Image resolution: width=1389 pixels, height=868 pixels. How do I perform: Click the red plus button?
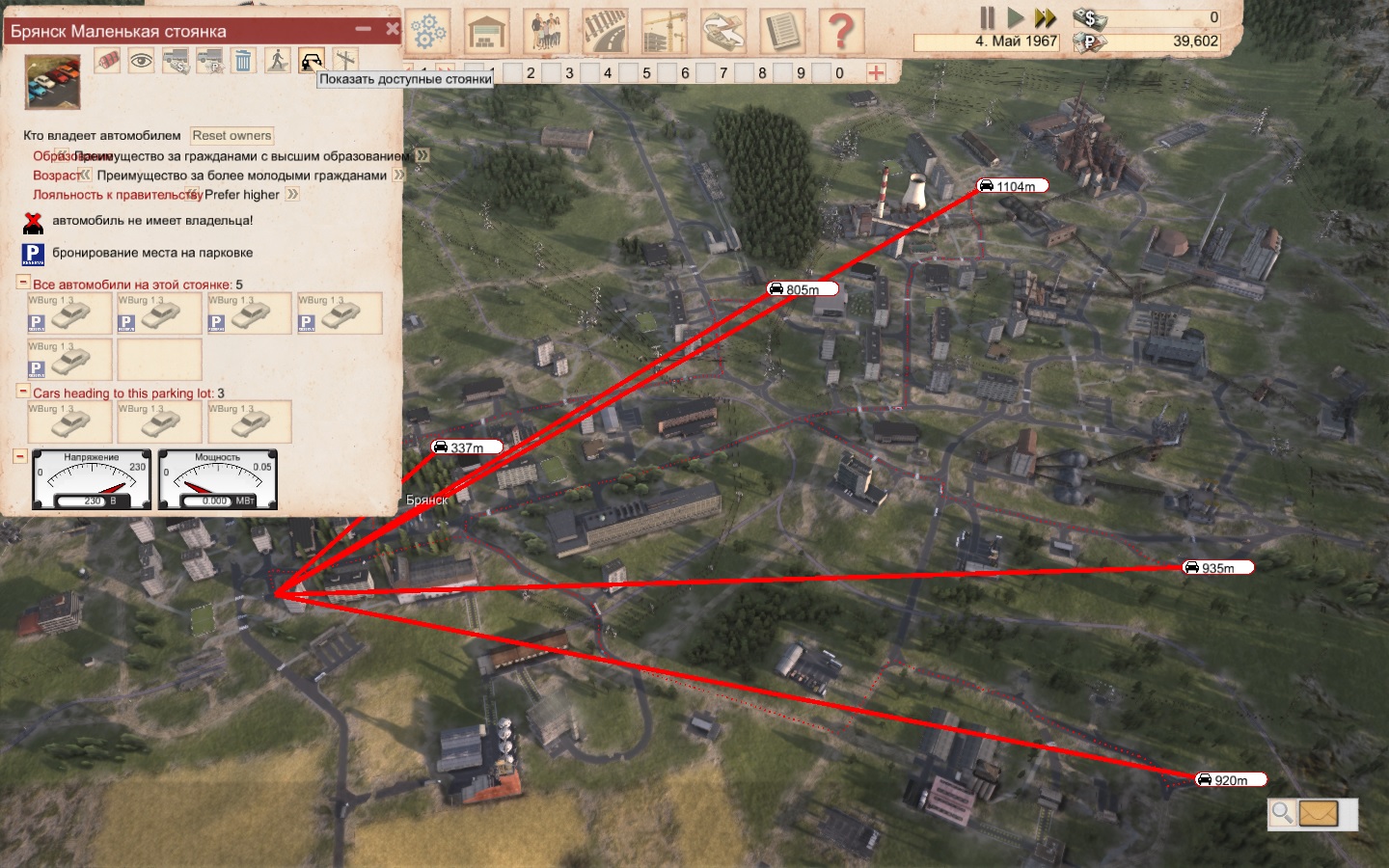coord(876,72)
